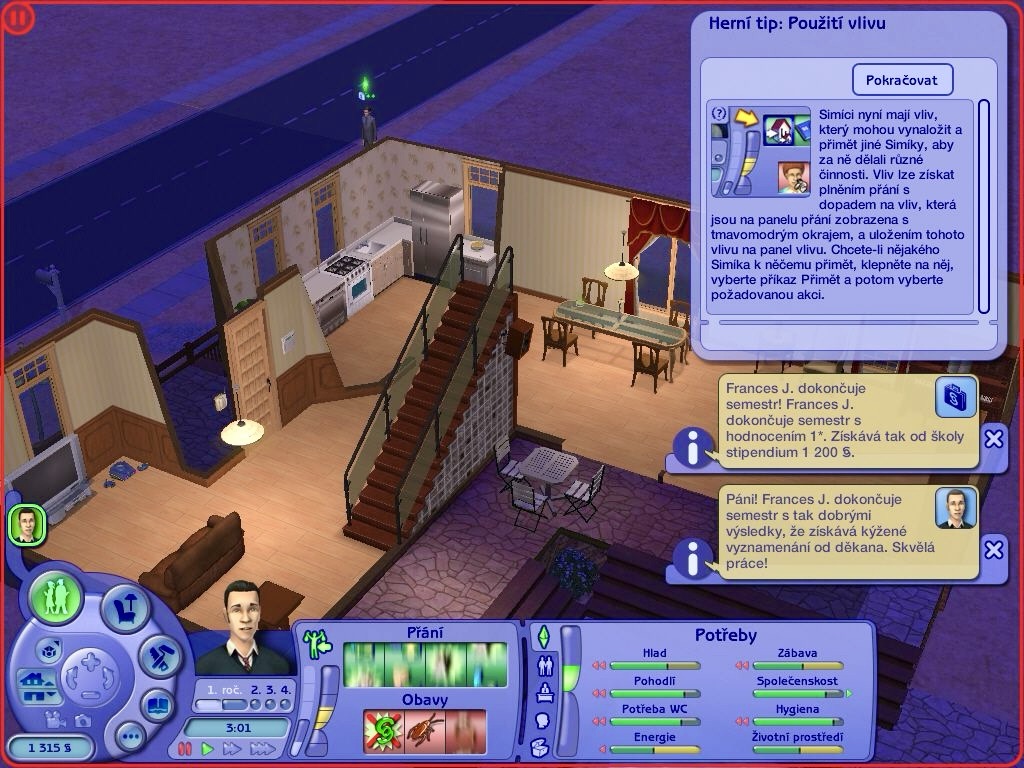Go up a floor with the house arrow button
Screen dimensions: 1024x768
(33, 681)
